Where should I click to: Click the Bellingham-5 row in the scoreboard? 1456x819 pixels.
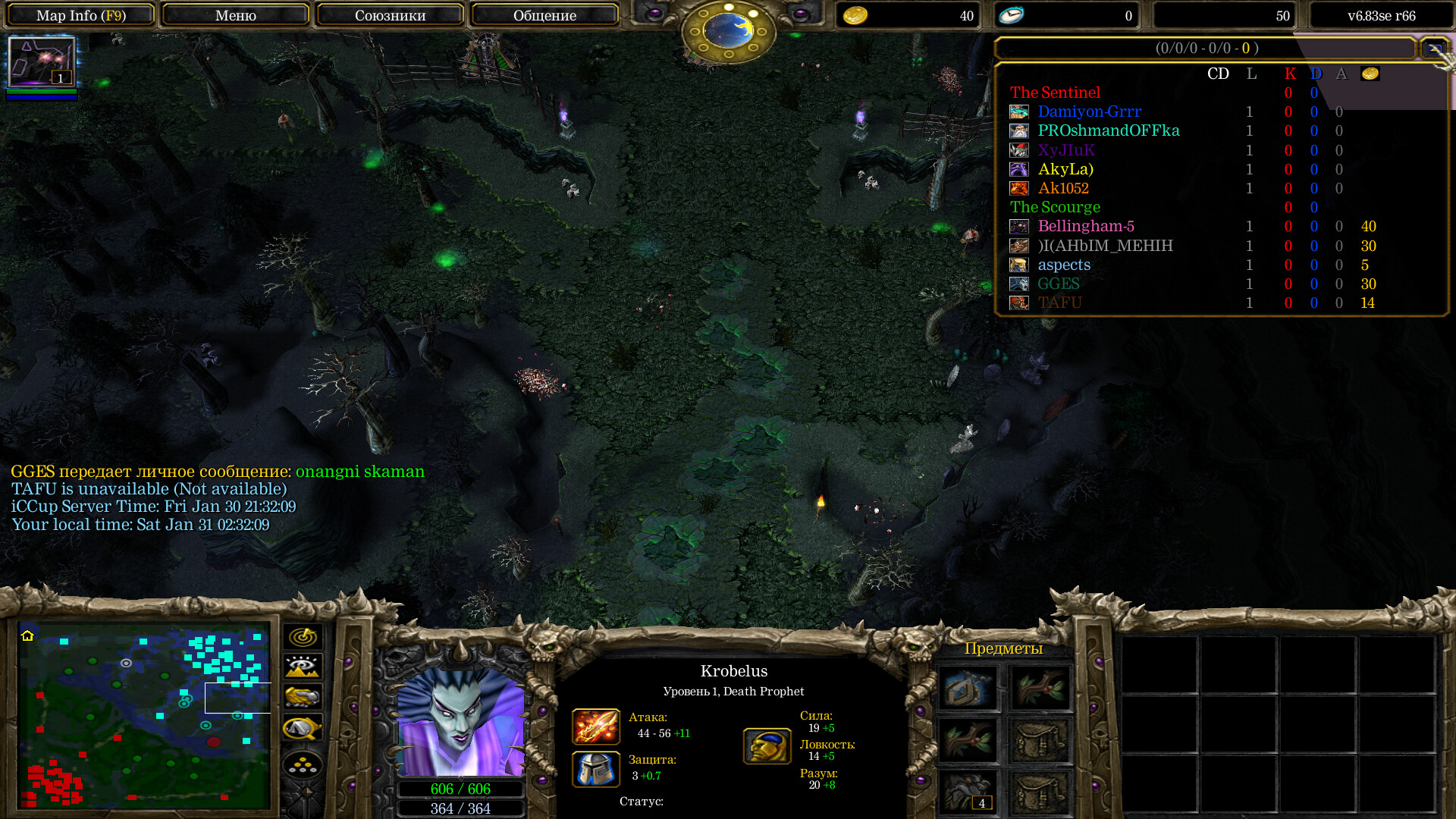1085,227
